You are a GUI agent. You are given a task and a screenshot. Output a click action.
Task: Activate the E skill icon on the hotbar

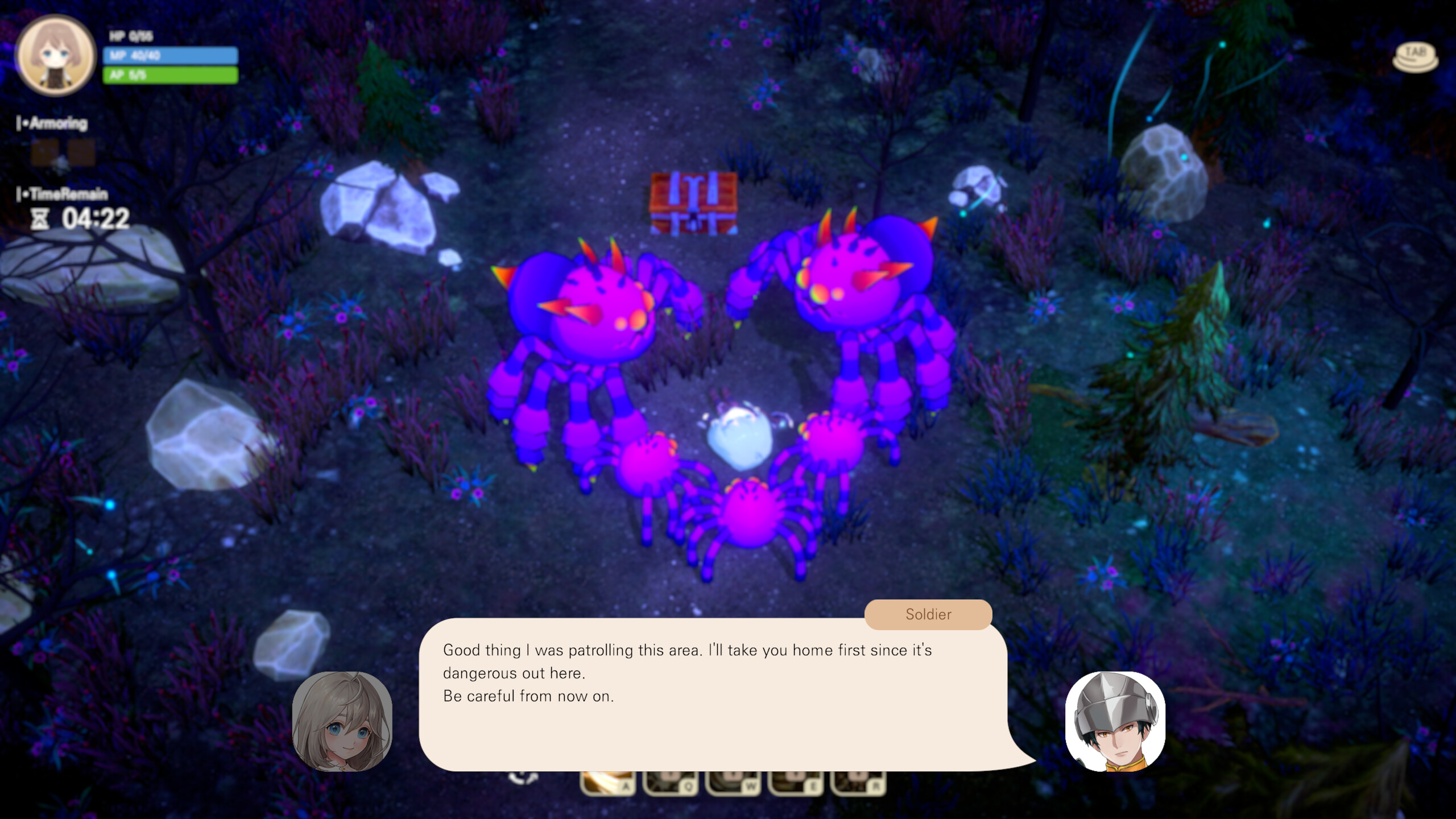795,786
